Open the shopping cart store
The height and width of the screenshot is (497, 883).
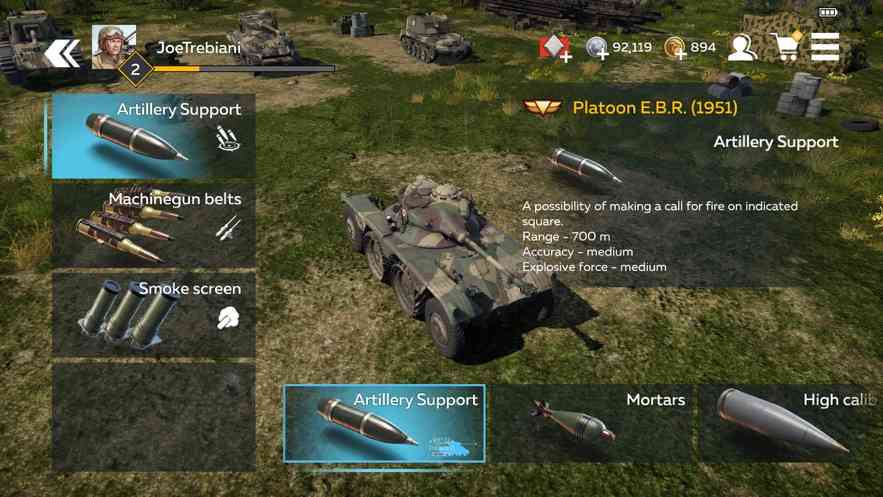pyautogui.click(x=786, y=47)
